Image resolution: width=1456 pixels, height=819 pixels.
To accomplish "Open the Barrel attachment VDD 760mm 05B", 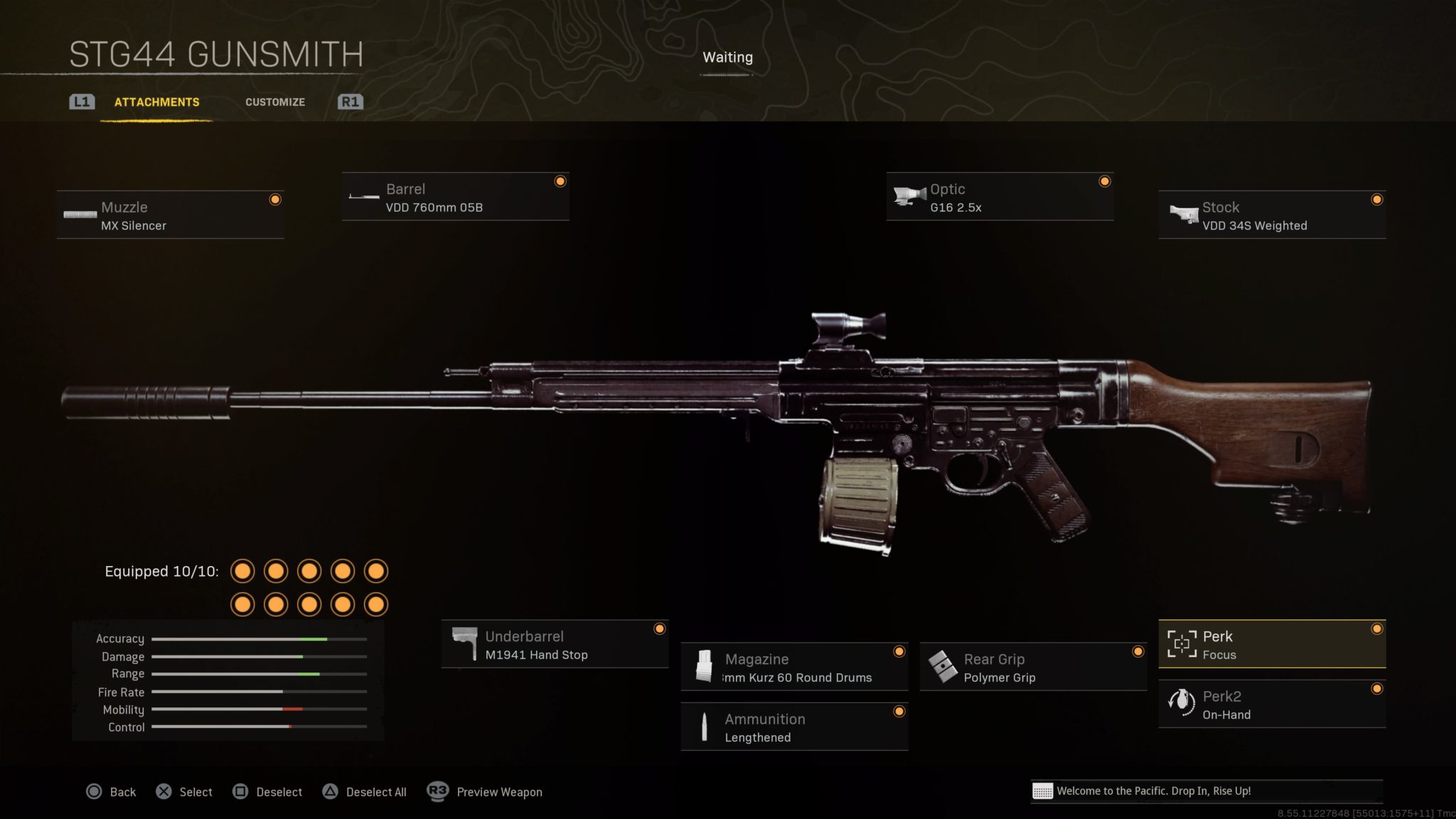I will pyautogui.click(x=455, y=197).
